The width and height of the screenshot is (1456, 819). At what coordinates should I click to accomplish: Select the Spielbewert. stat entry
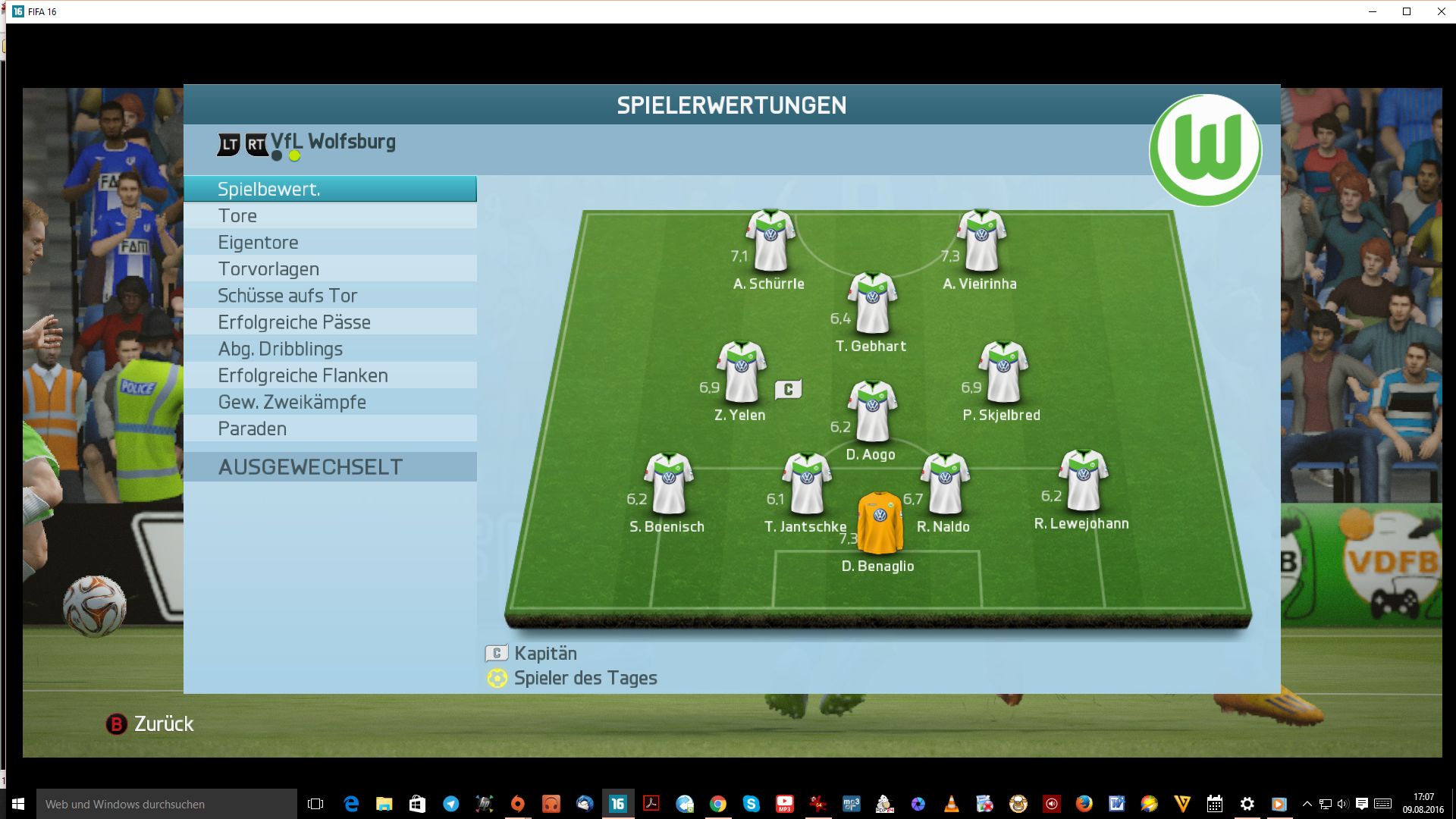(x=330, y=189)
